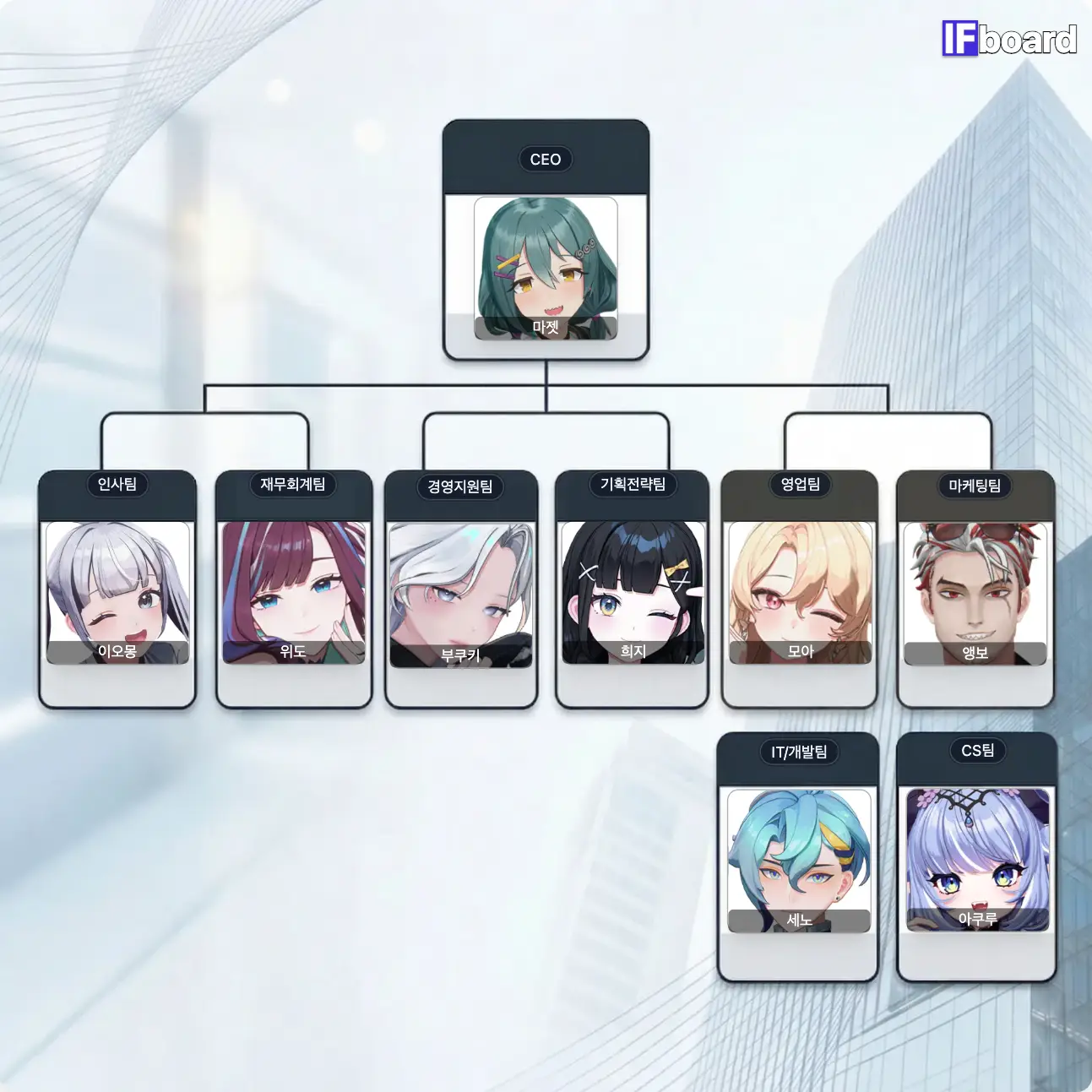
Task: Choose 아쿠루's CS팀 portrait card
Action: point(977,860)
